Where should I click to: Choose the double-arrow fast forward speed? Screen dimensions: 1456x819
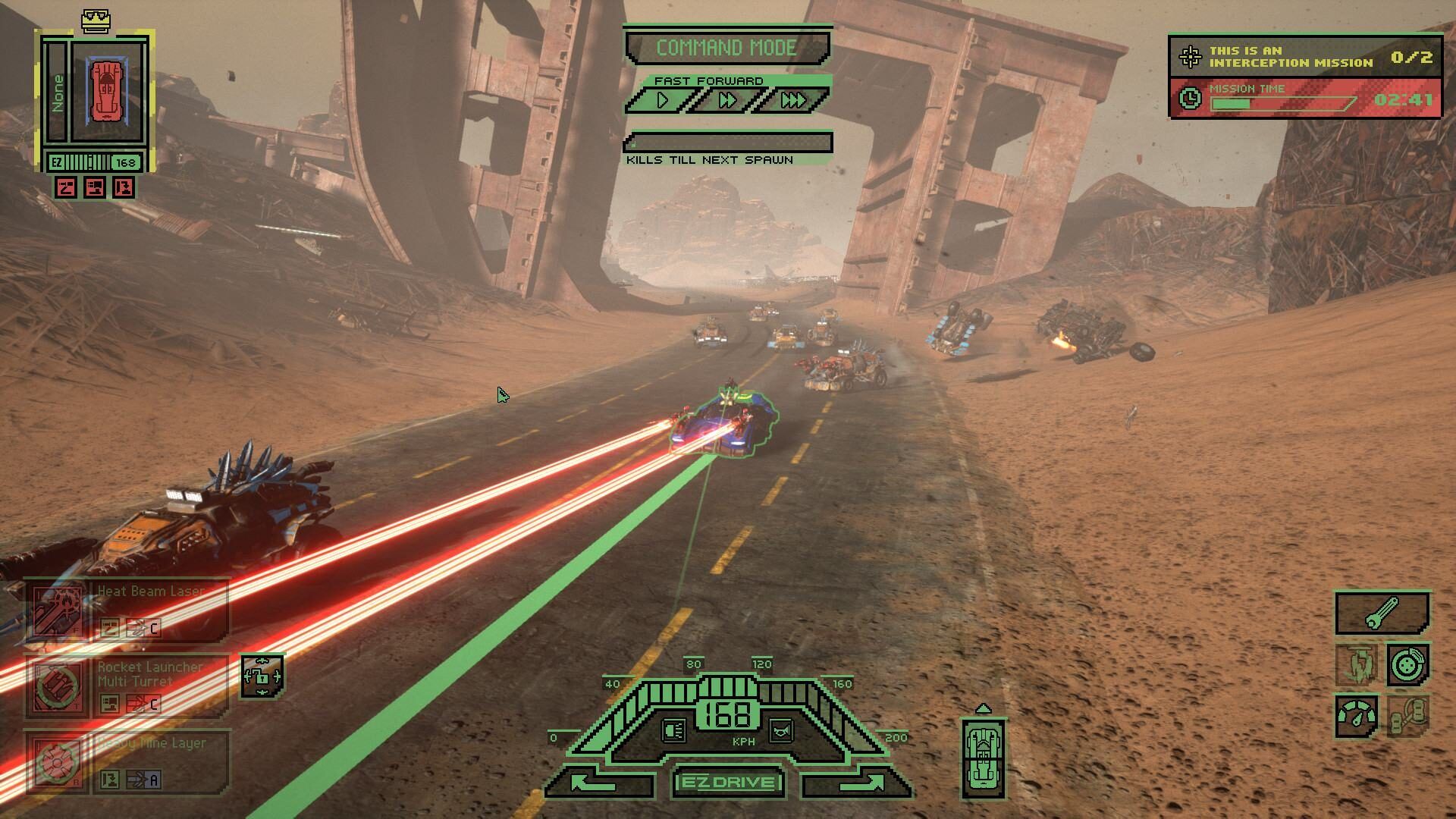(x=726, y=100)
